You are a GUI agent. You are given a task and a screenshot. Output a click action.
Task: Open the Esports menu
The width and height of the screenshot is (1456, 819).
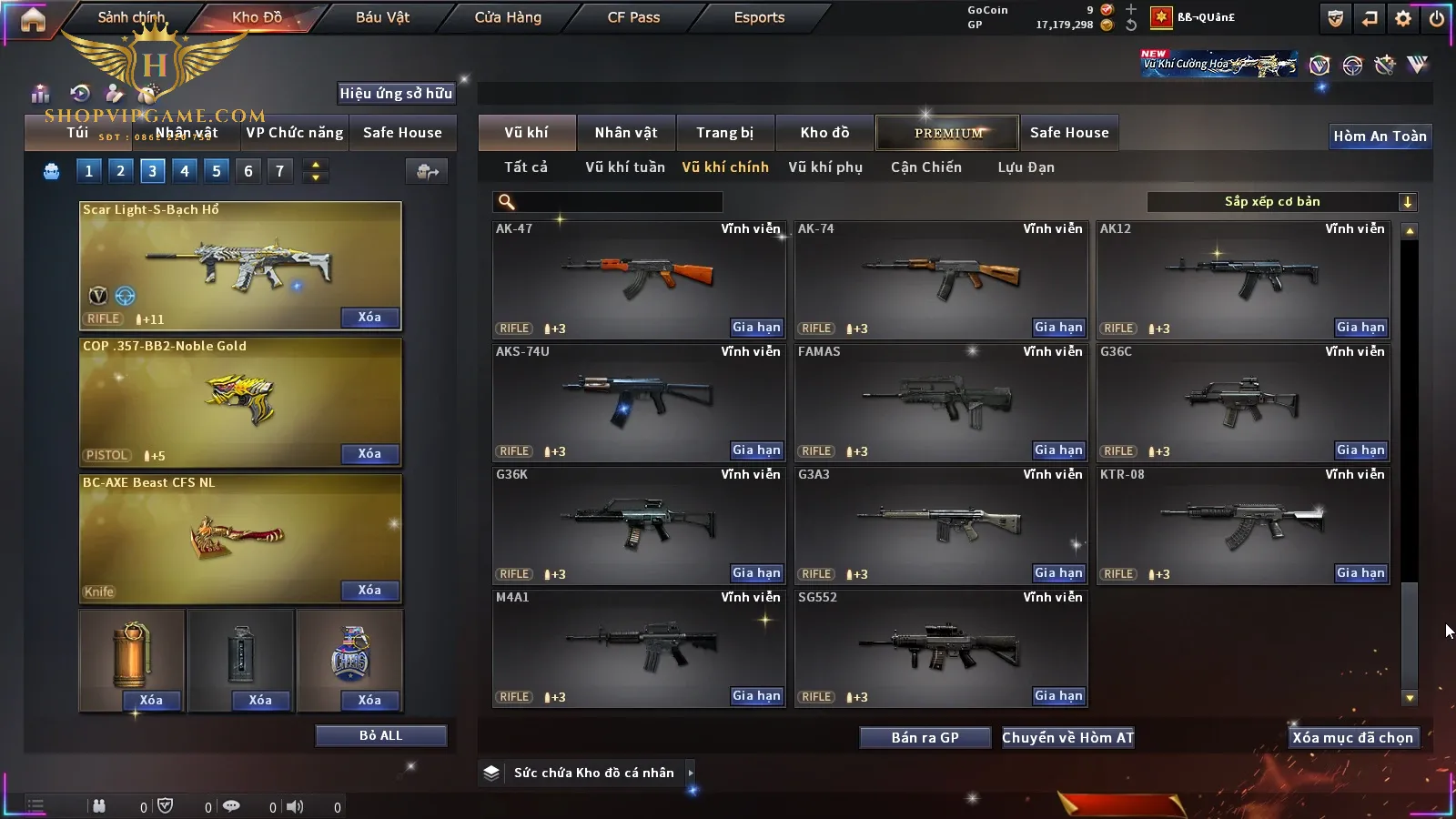(x=759, y=17)
